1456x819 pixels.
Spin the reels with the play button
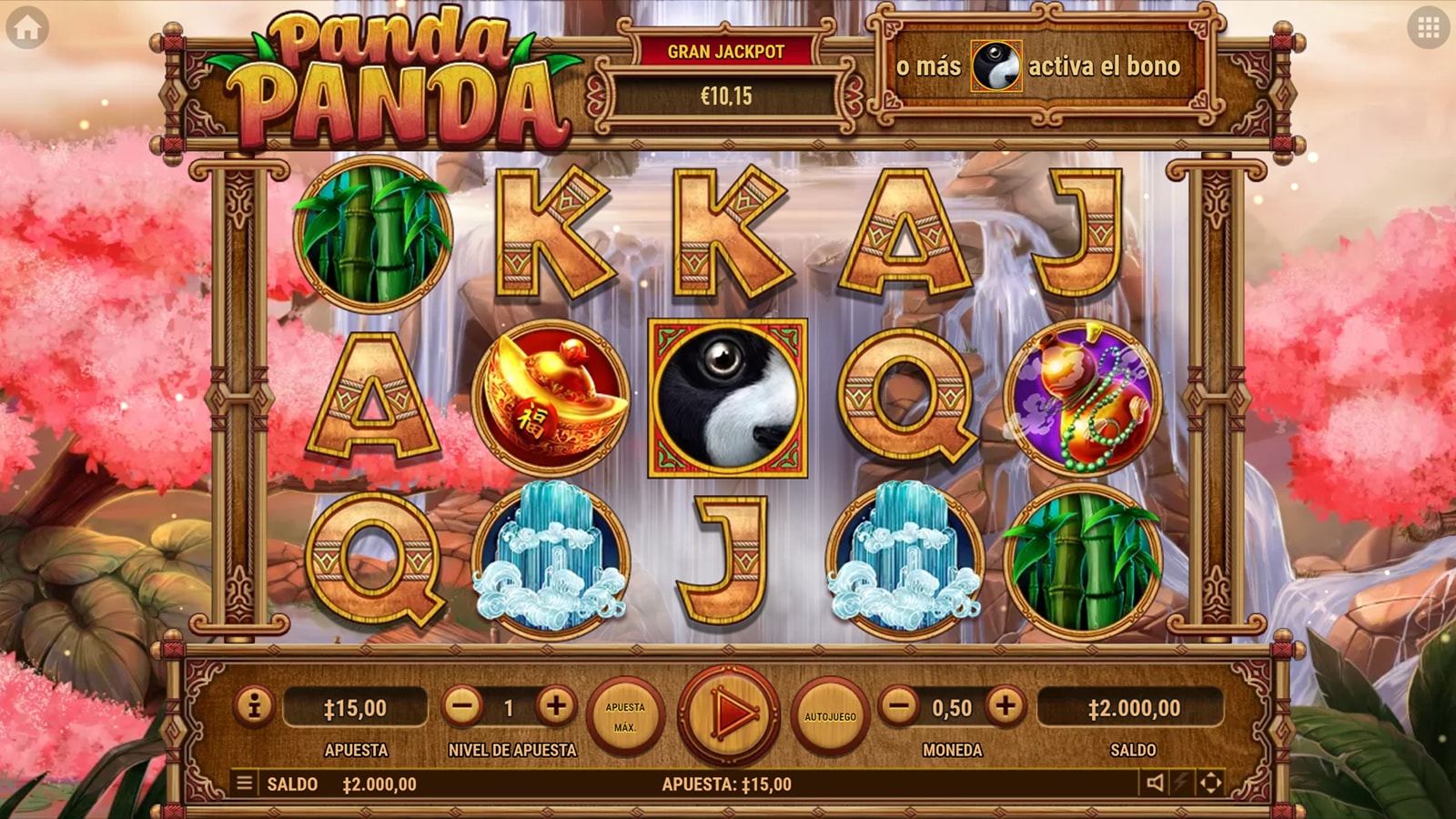point(729,715)
